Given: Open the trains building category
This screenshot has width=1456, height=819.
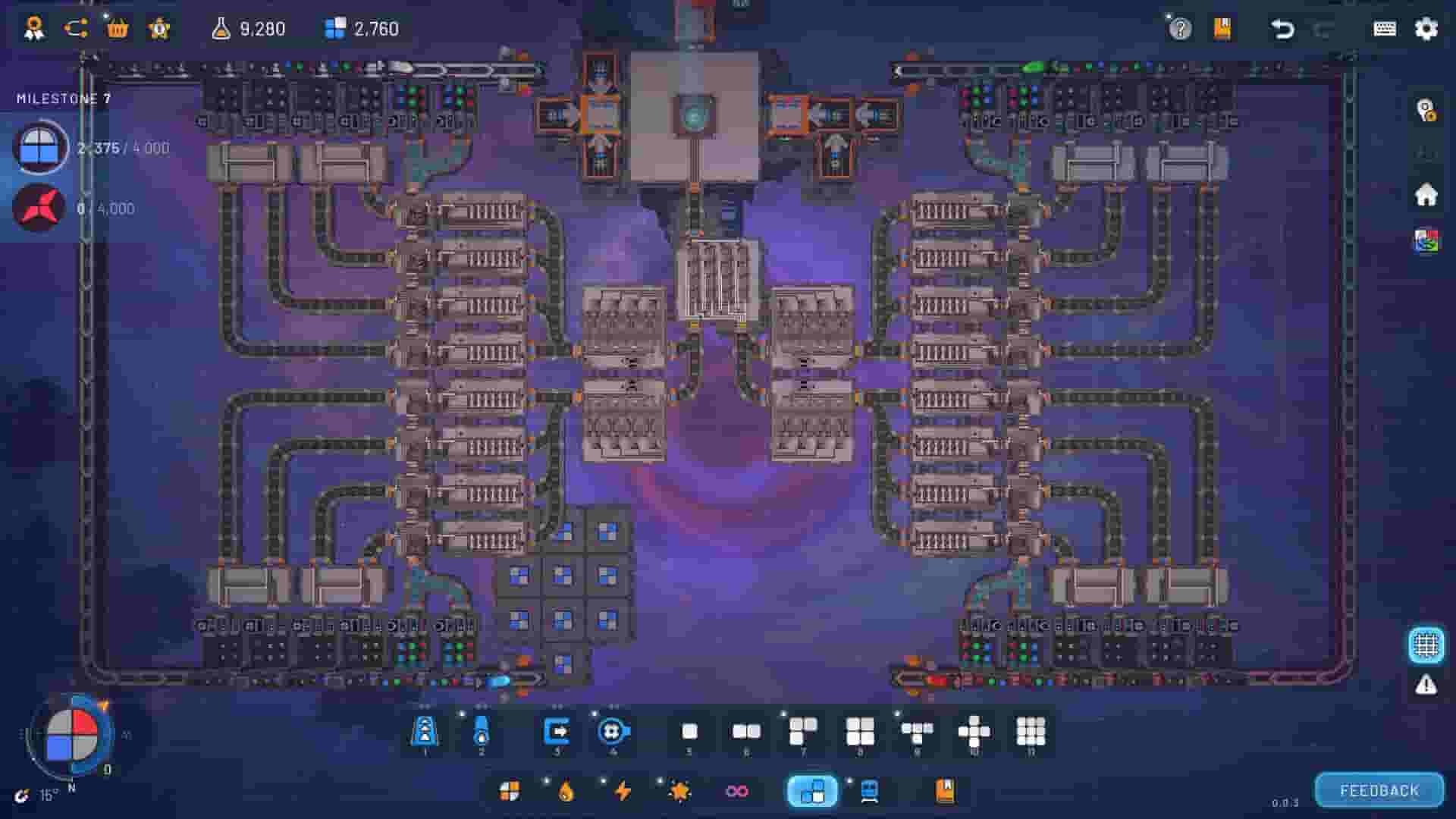Looking at the screenshot, I should point(868,791).
